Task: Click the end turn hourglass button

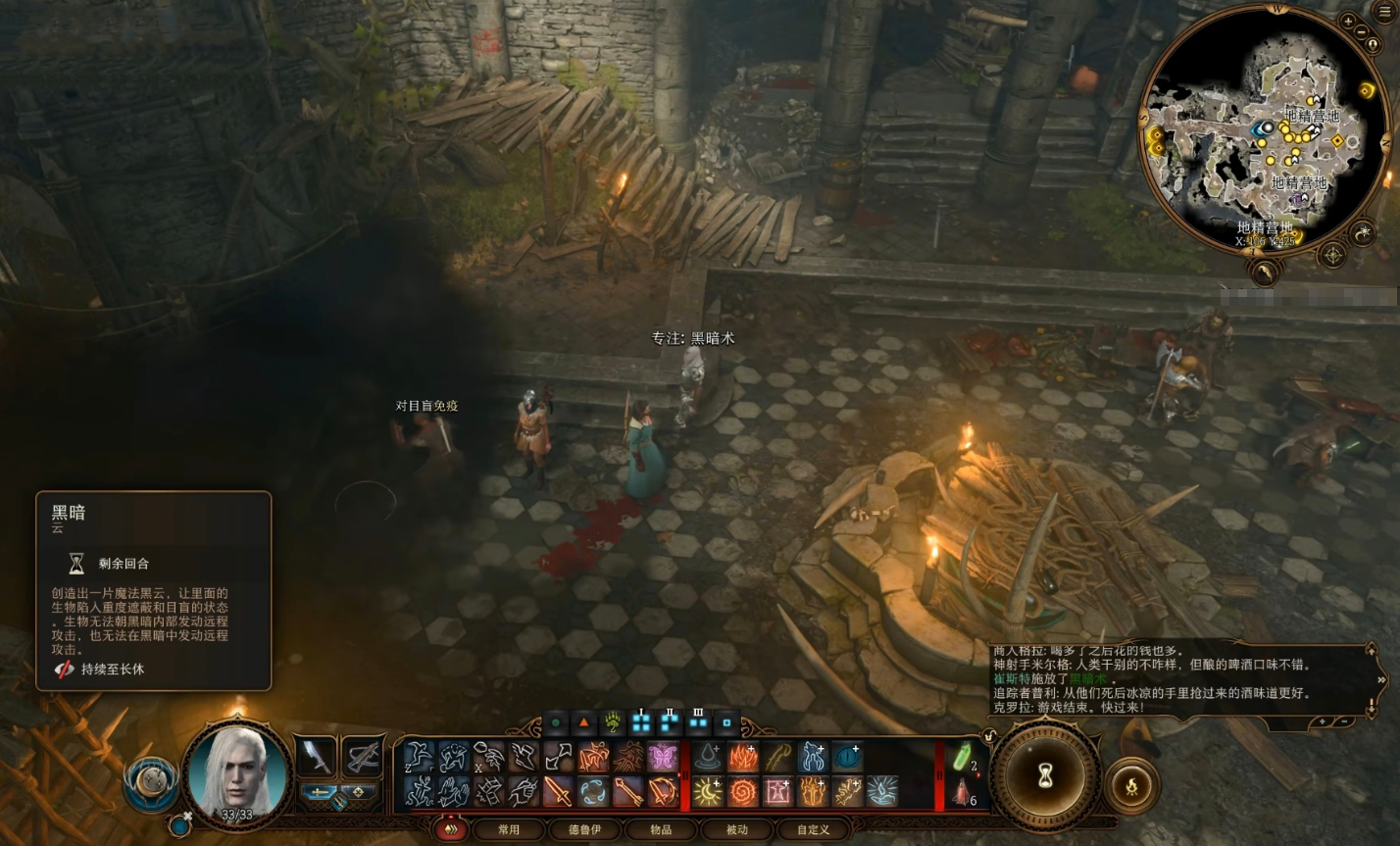Action: click(x=1045, y=777)
